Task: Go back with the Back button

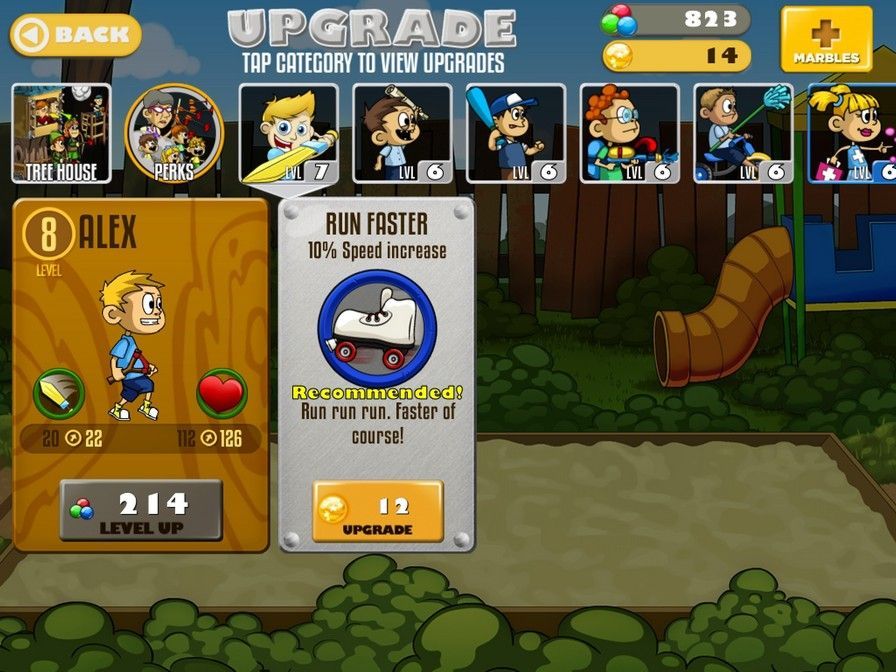Action: [x=76, y=35]
